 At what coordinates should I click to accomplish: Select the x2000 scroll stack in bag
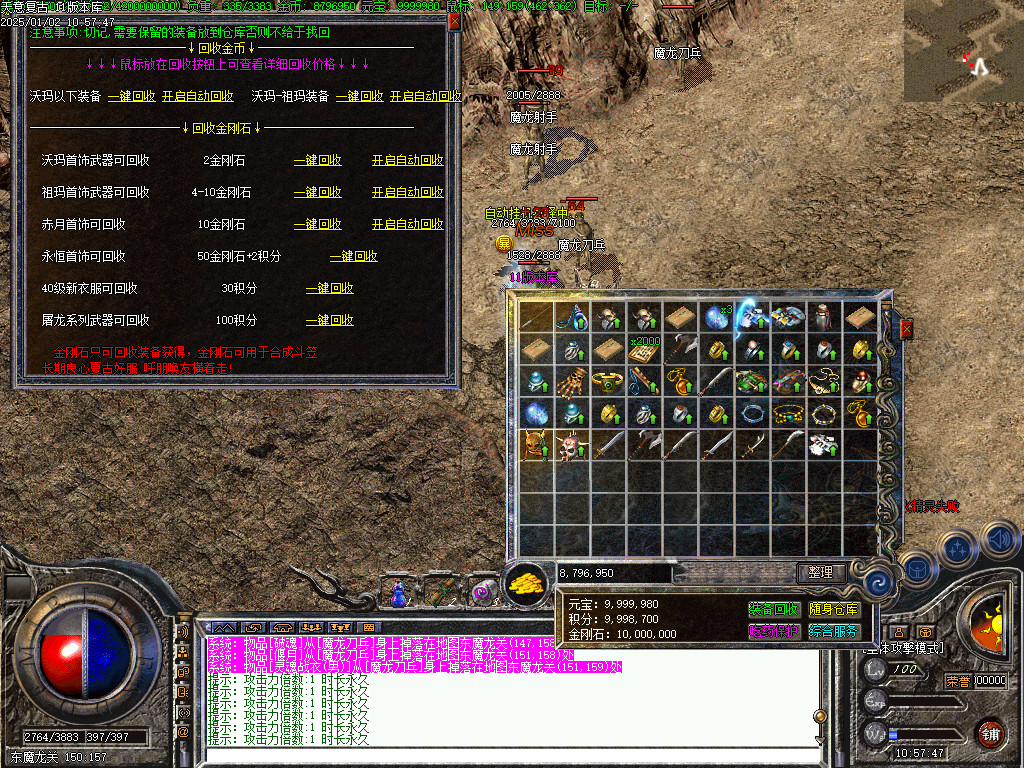pyautogui.click(x=642, y=349)
